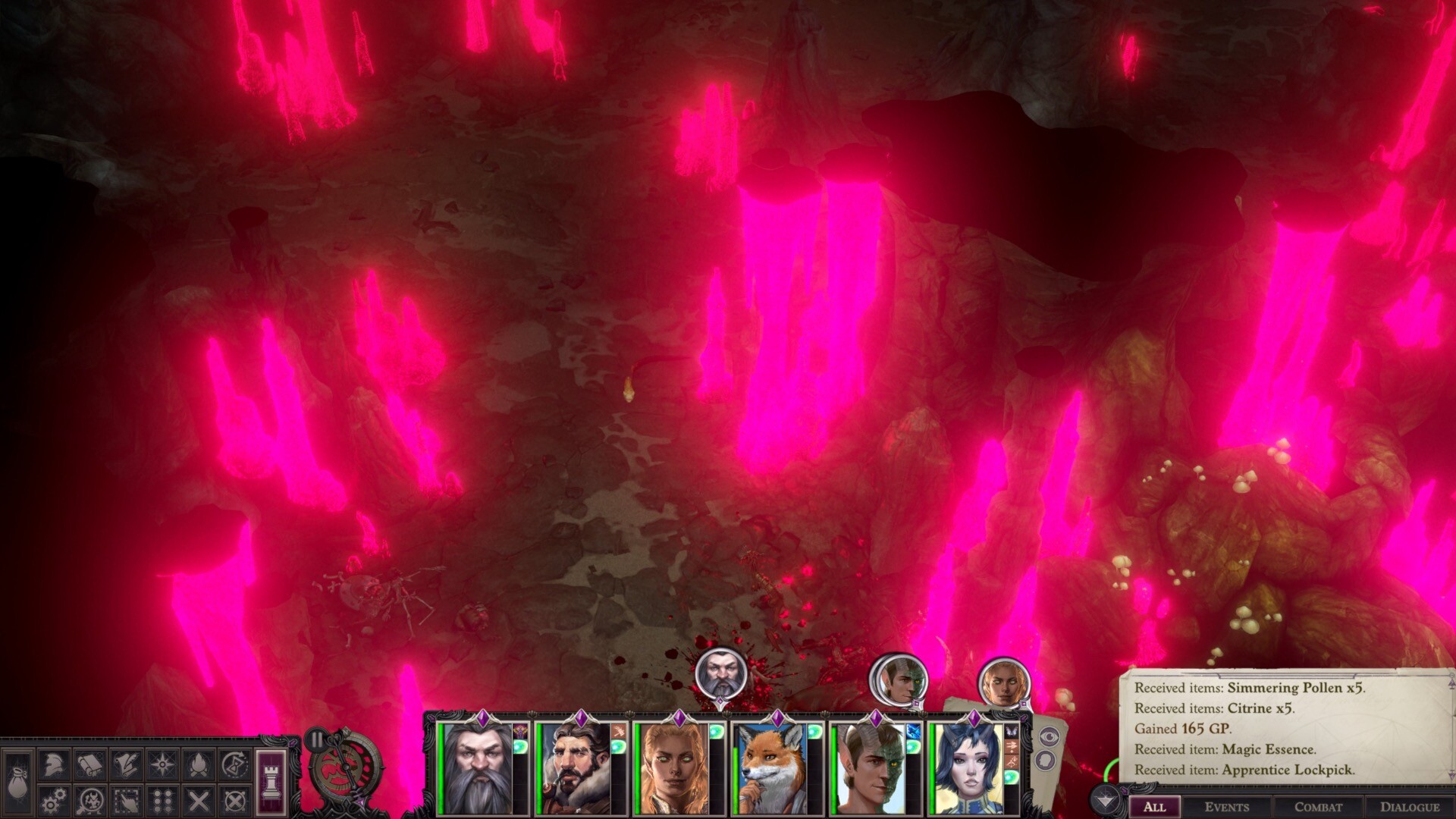The height and width of the screenshot is (819, 1456).
Task: Open the character sheet helmet icon
Action: pyautogui.click(x=53, y=764)
